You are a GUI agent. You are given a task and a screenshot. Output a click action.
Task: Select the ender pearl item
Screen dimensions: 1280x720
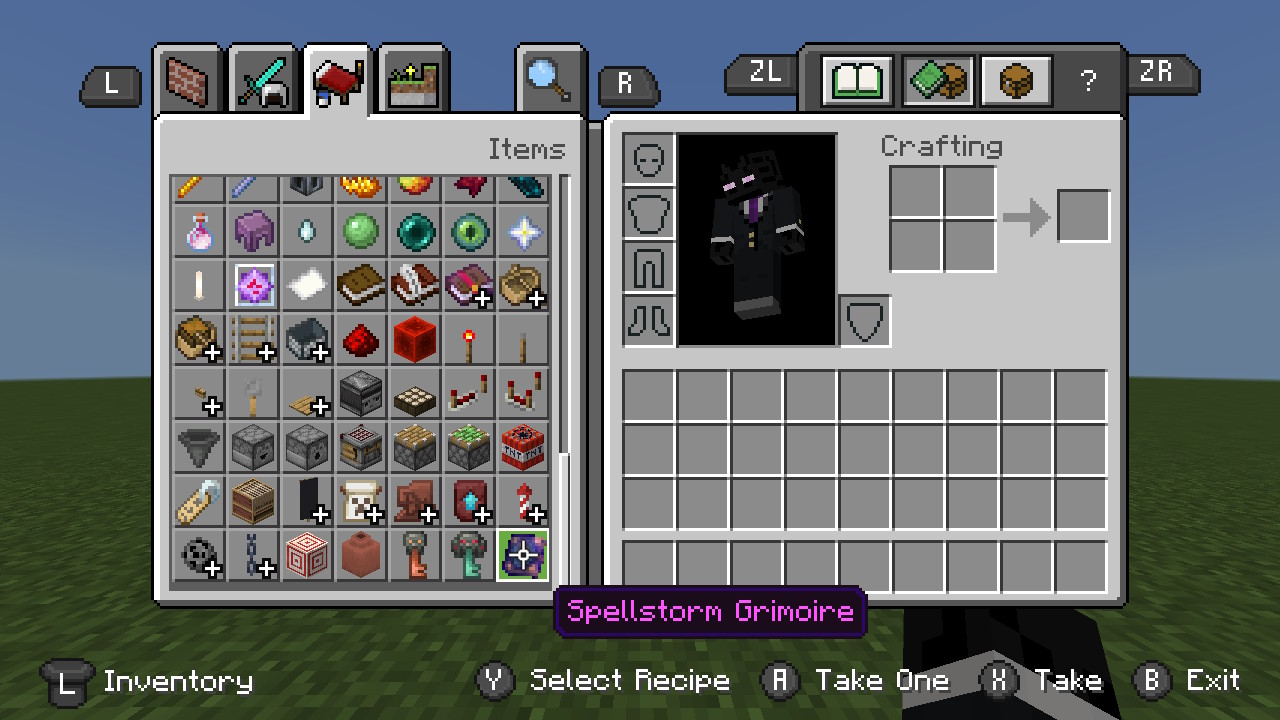point(415,231)
